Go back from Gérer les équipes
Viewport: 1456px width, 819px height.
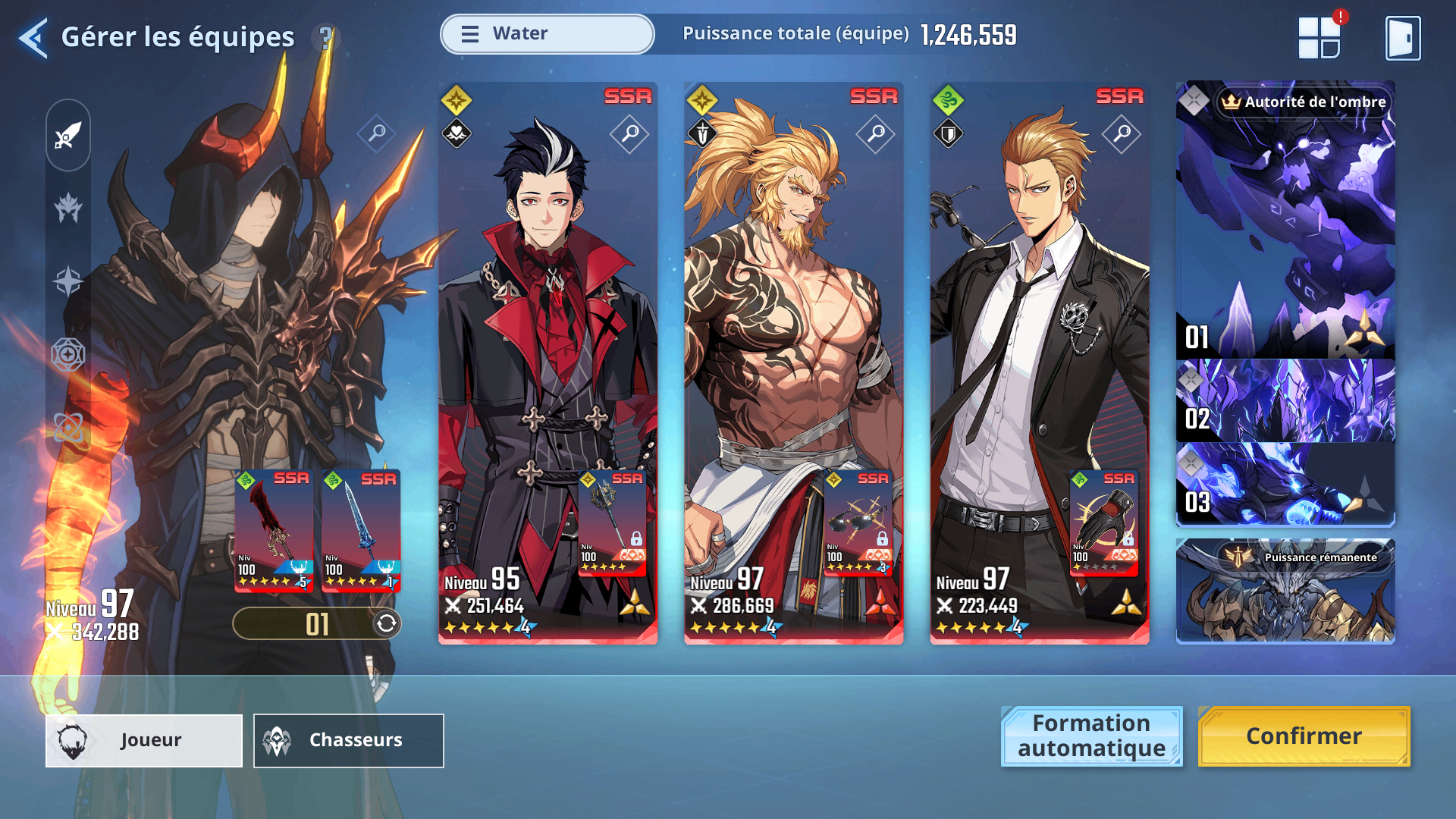(x=33, y=38)
